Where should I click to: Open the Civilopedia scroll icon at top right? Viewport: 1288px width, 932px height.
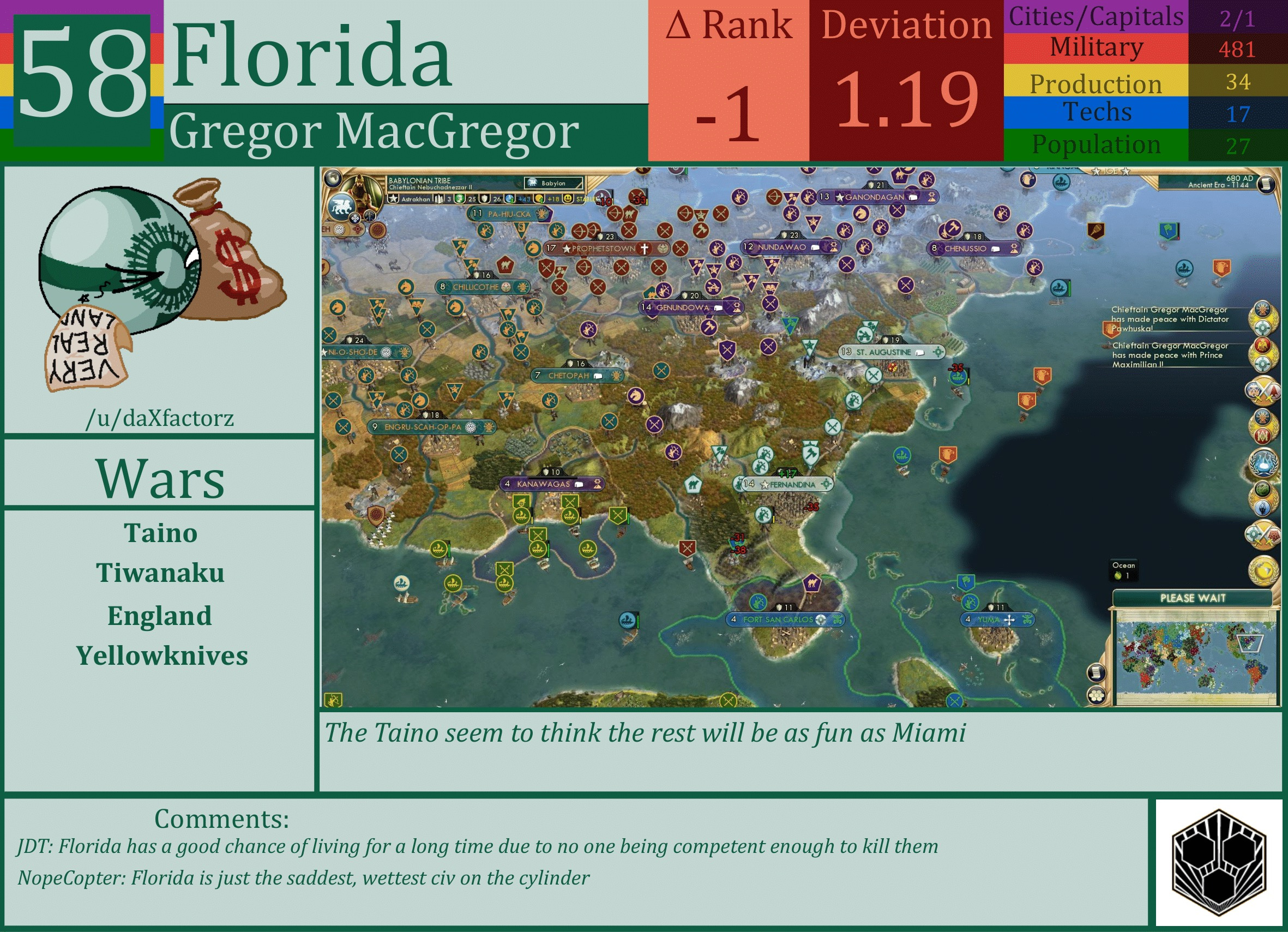1269,184
